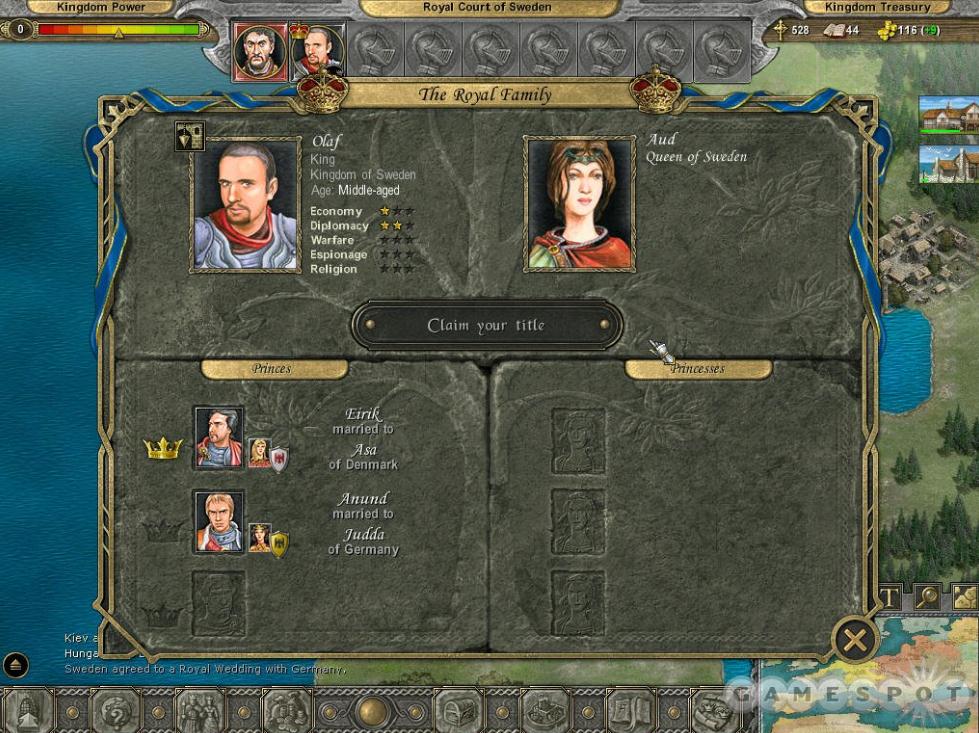979x733 pixels.
Task: Select King Olaf's portrait
Action: click(246, 205)
